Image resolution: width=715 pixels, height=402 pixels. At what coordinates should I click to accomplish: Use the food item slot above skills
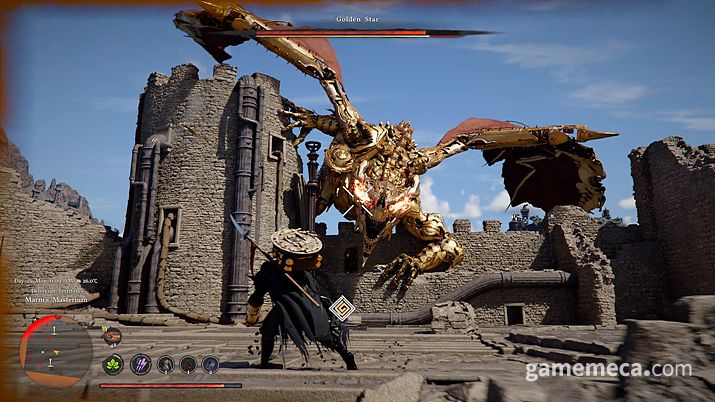coord(112,337)
